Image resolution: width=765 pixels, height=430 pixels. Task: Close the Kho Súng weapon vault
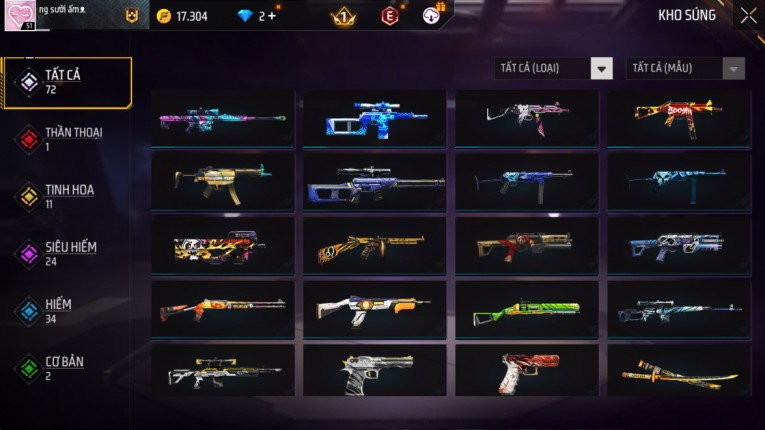748,16
